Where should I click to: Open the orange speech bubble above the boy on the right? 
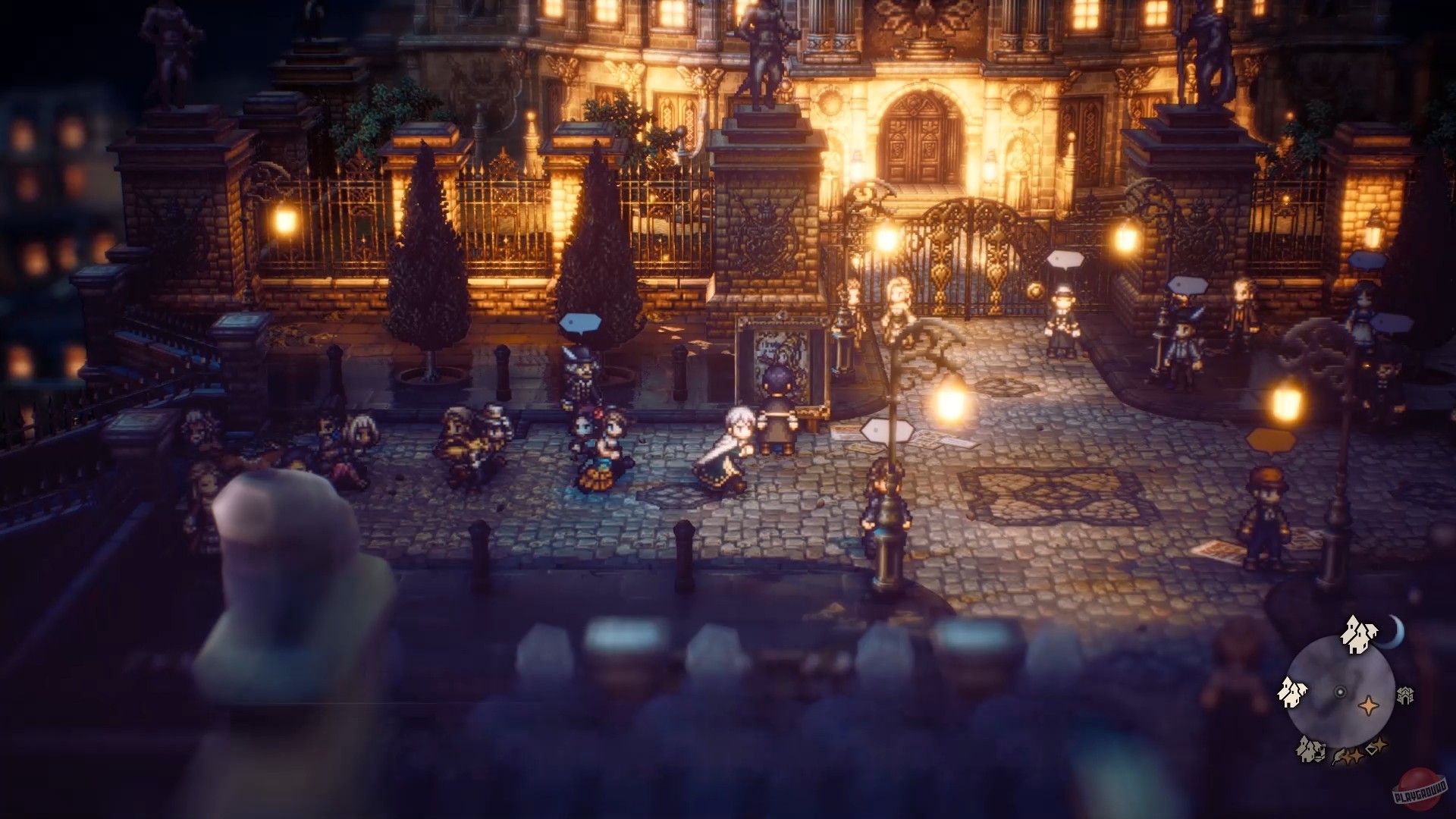[x=1271, y=441]
